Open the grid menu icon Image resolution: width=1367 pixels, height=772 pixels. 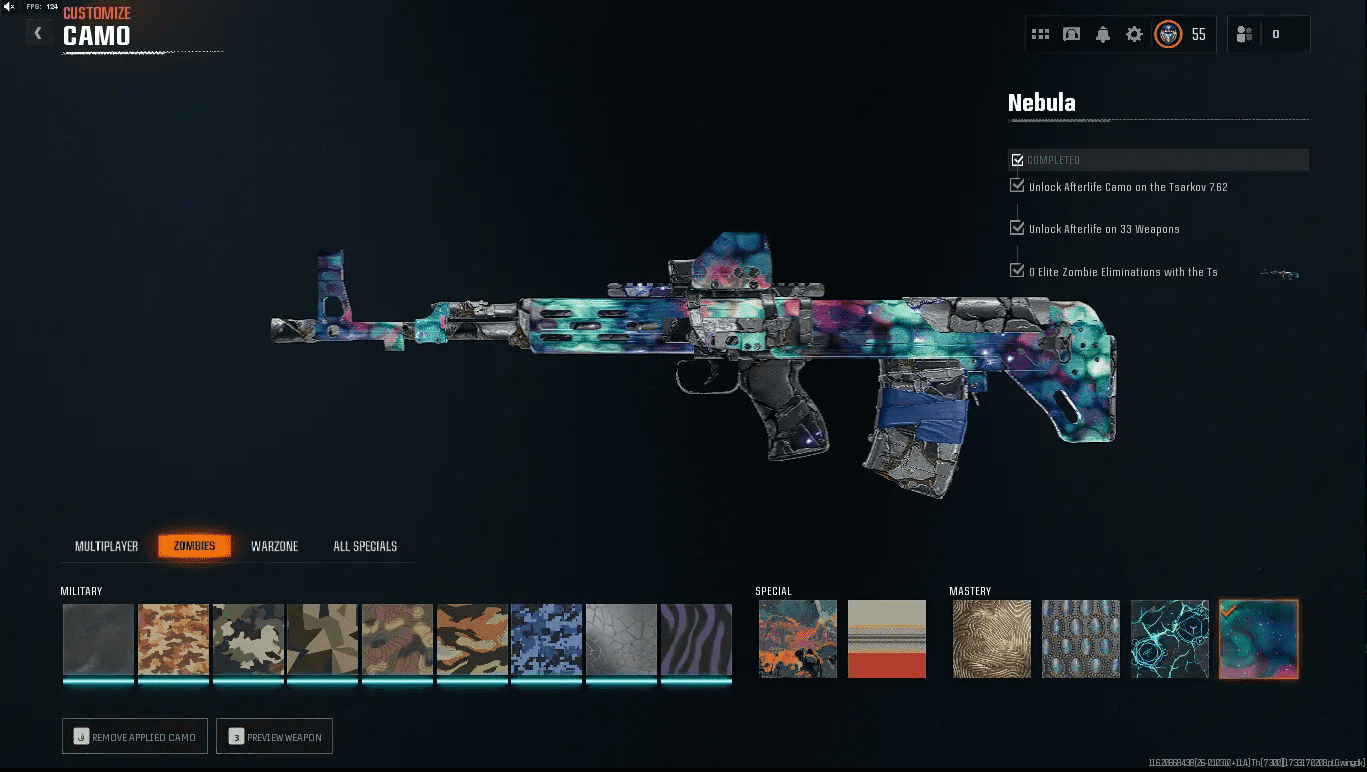point(1040,34)
